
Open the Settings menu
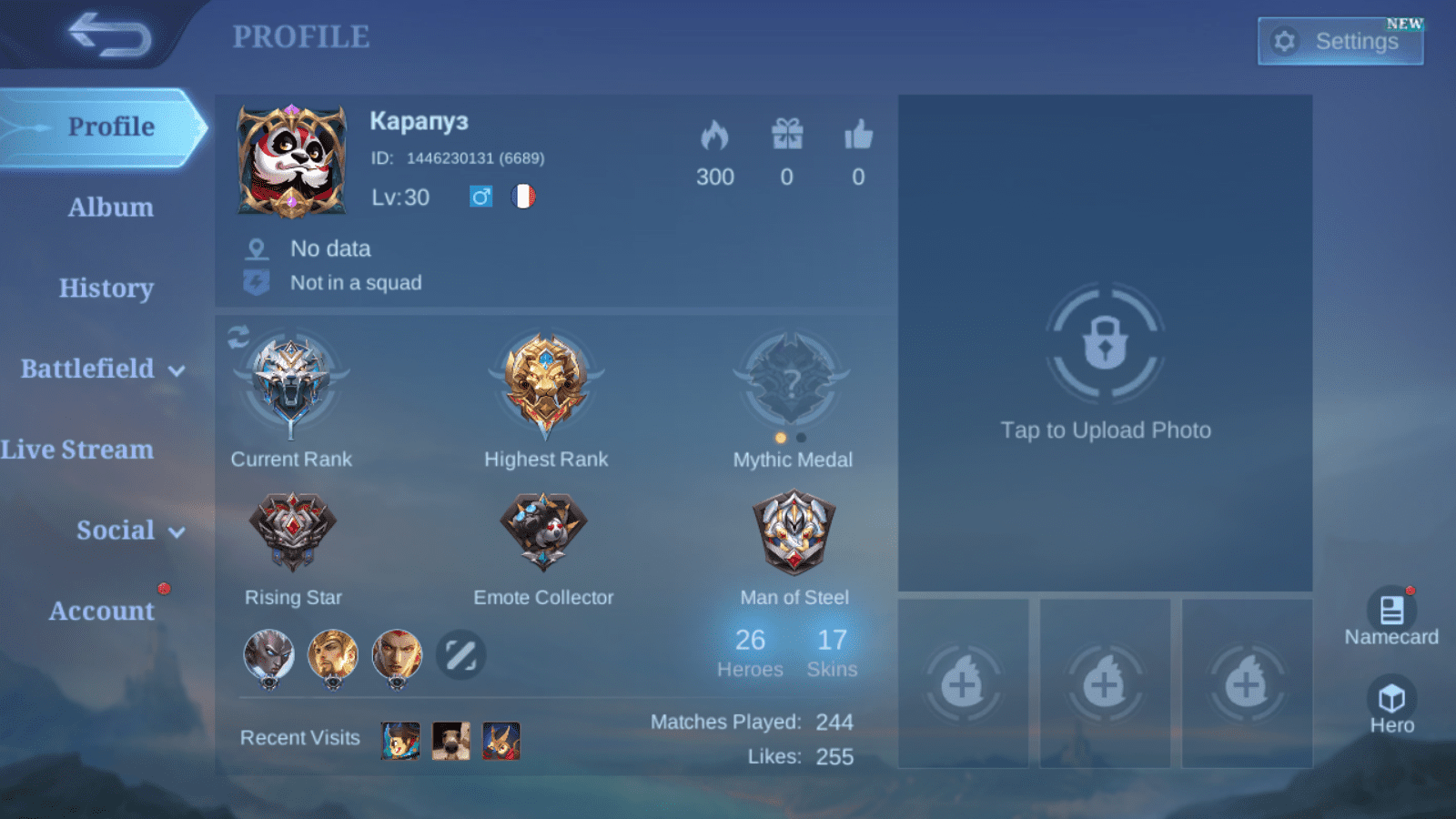coord(1340,41)
